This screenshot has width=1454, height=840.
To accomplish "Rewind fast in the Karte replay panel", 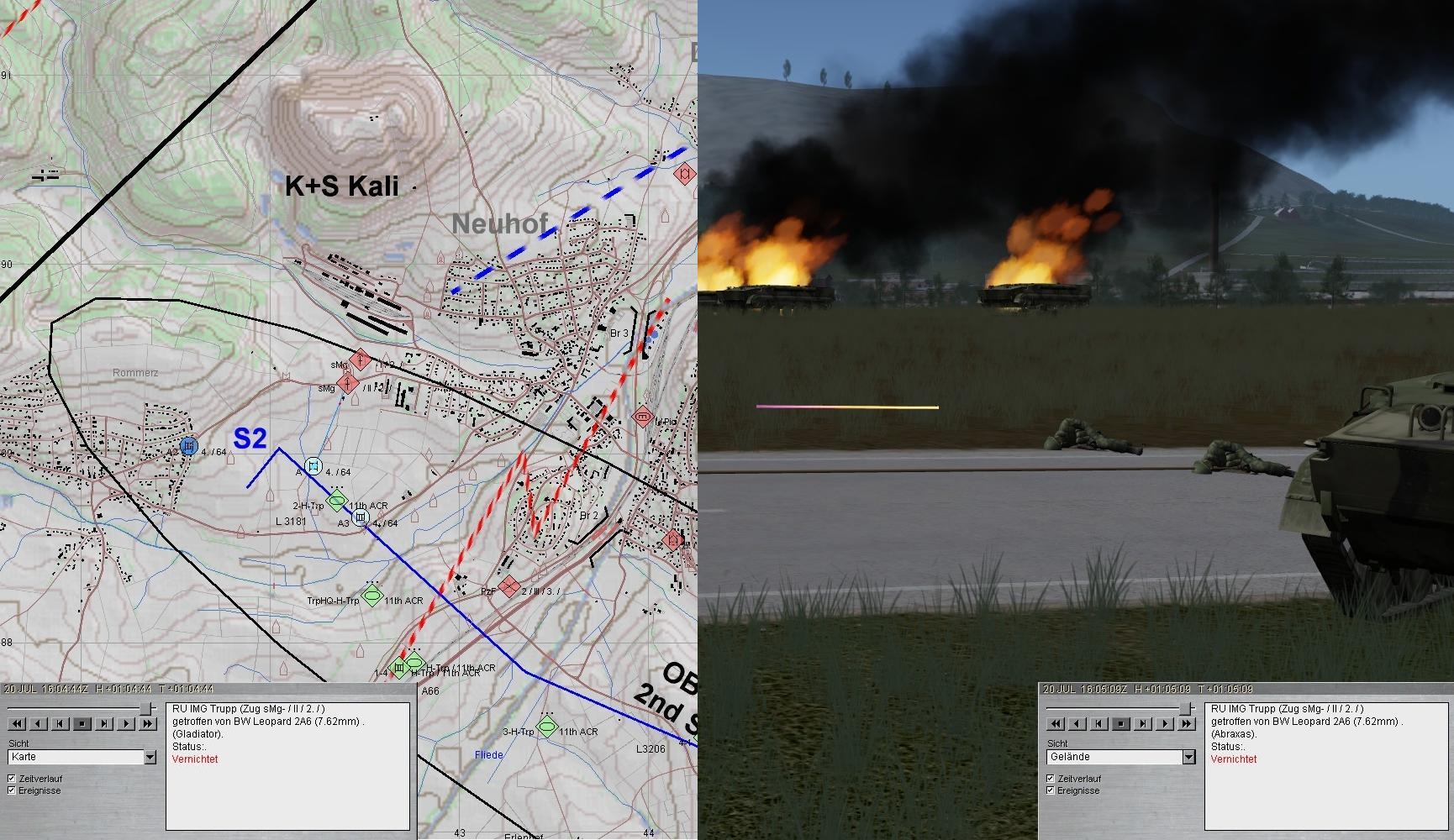I will point(17,723).
